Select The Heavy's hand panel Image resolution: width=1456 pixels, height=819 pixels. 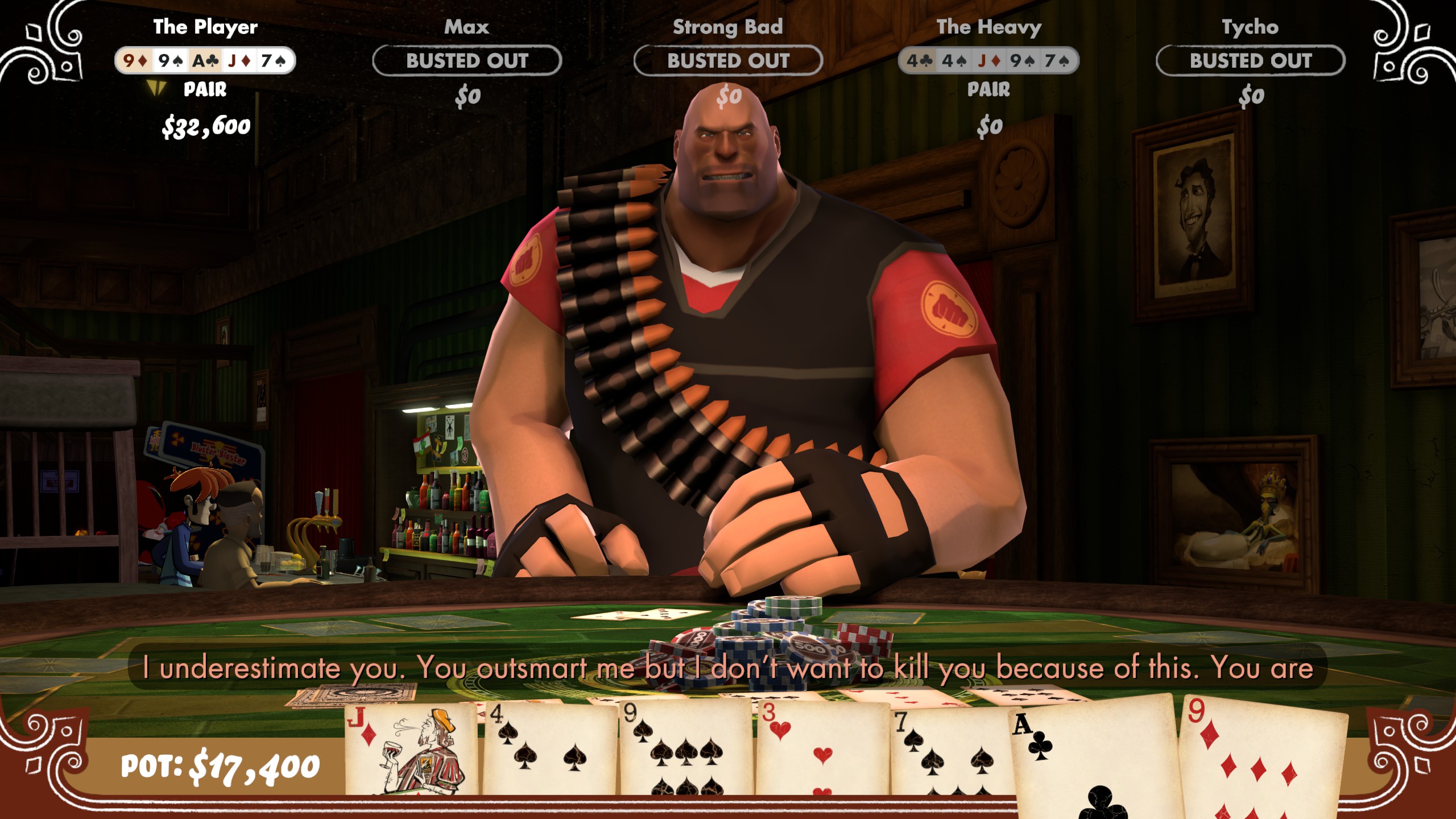(988, 61)
